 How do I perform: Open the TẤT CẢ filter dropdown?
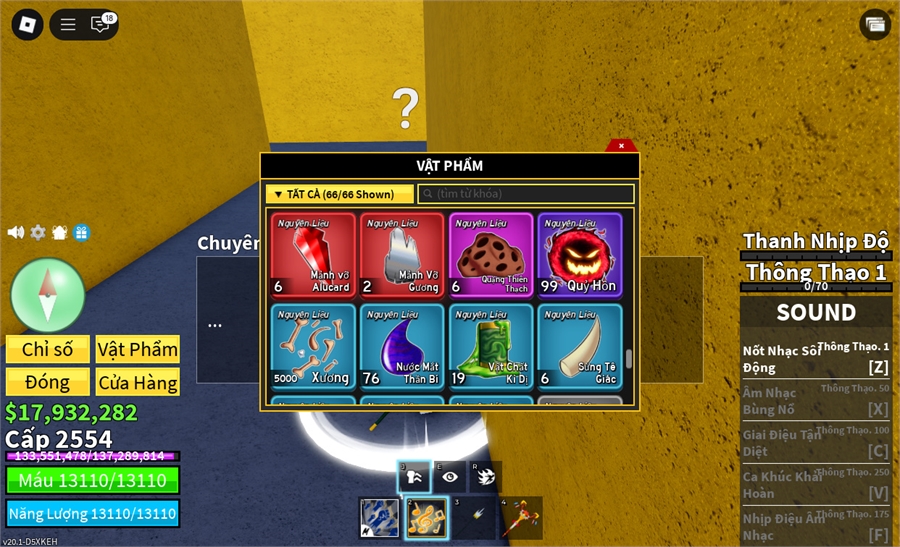click(x=340, y=194)
